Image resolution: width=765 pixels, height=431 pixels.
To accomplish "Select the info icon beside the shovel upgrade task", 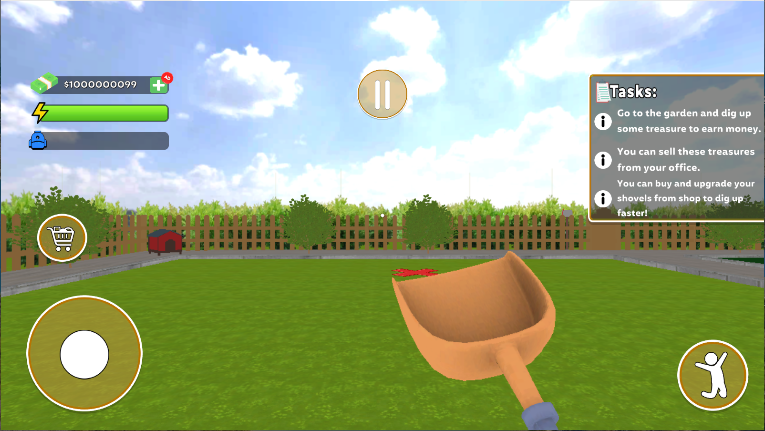I will pyautogui.click(x=603, y=197).
